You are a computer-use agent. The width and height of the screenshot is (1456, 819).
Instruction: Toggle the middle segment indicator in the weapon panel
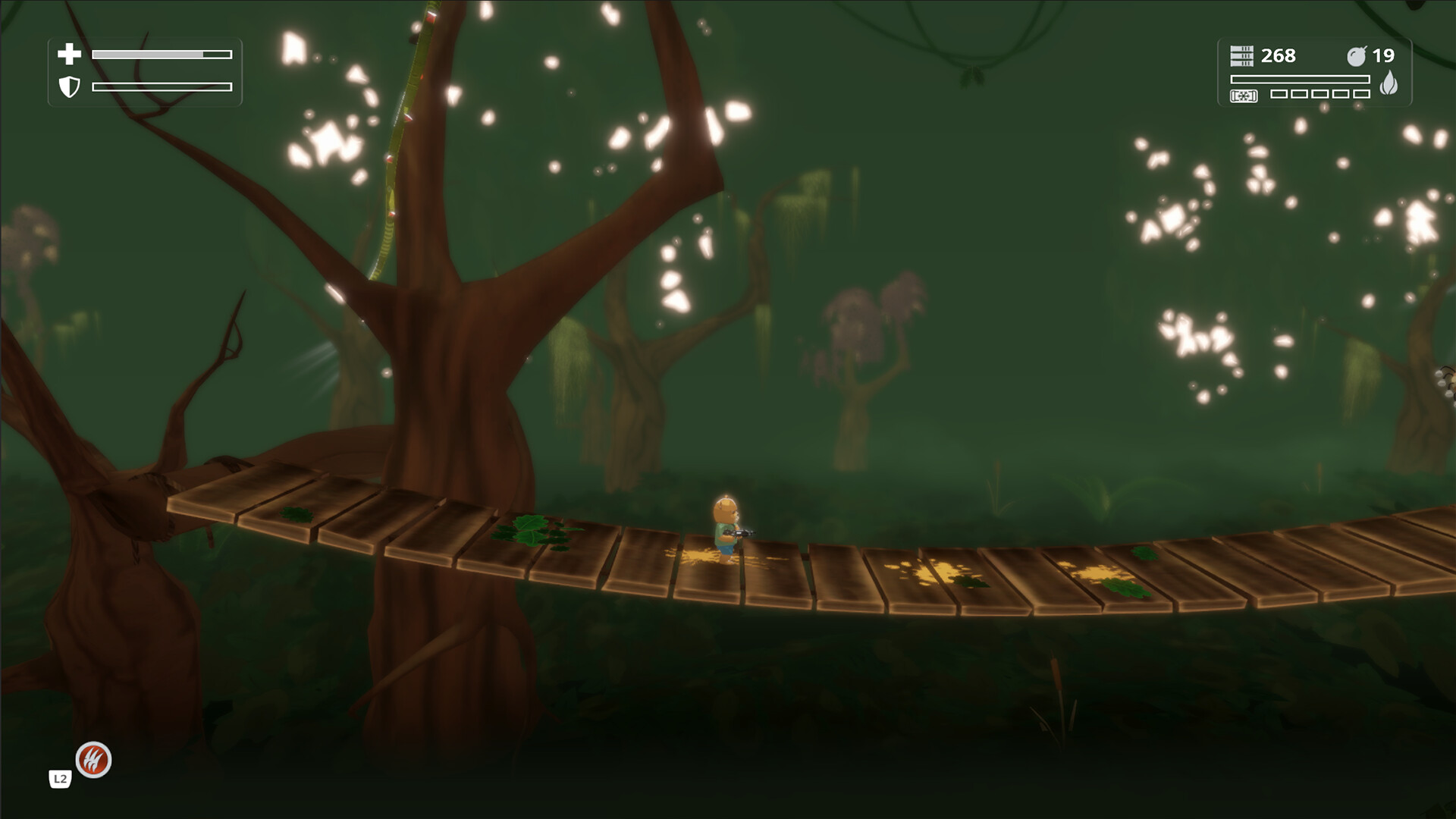point(1319,94)
